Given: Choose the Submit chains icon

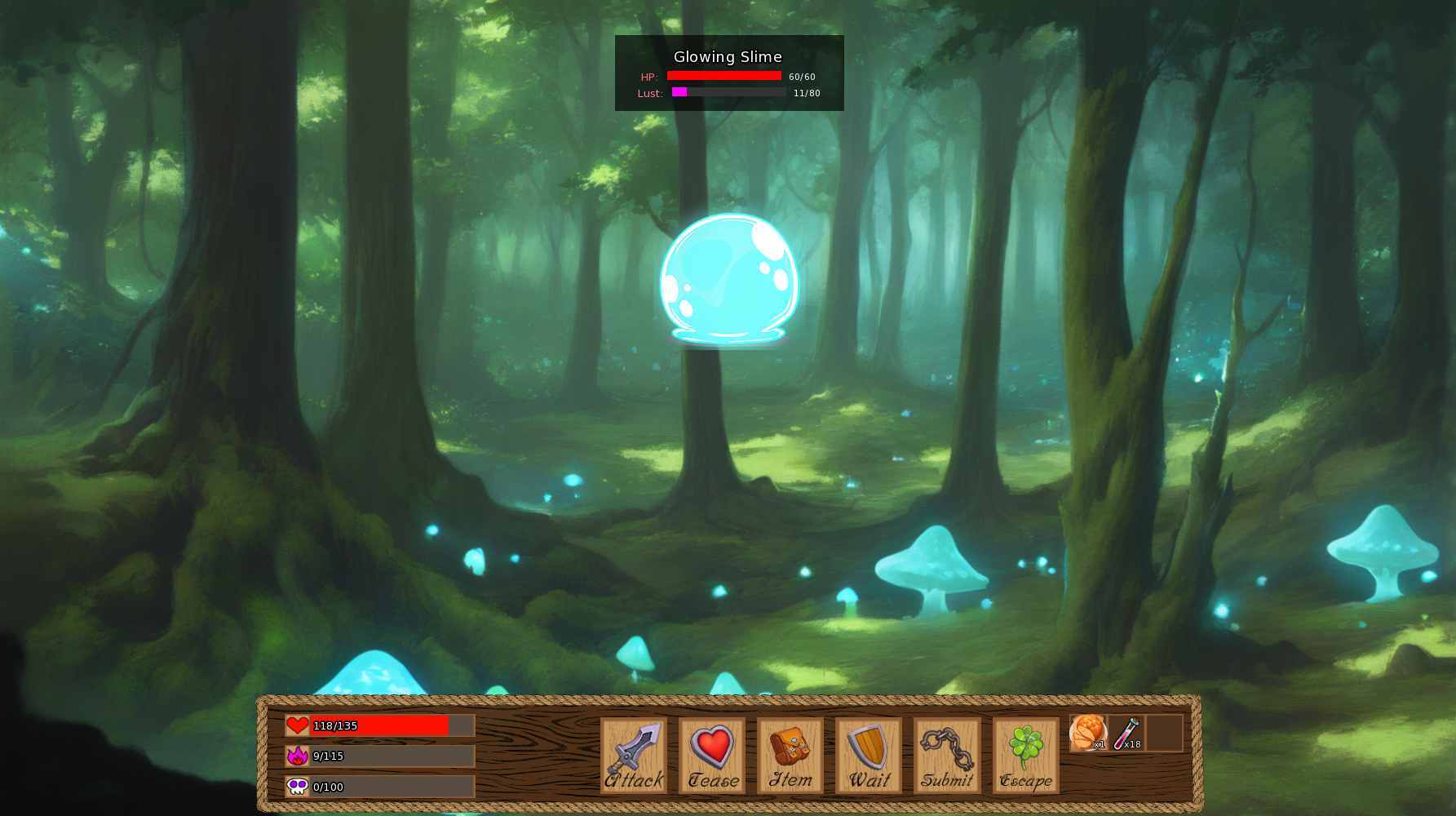Looking at the screenshot, I should tap(946, 750).
